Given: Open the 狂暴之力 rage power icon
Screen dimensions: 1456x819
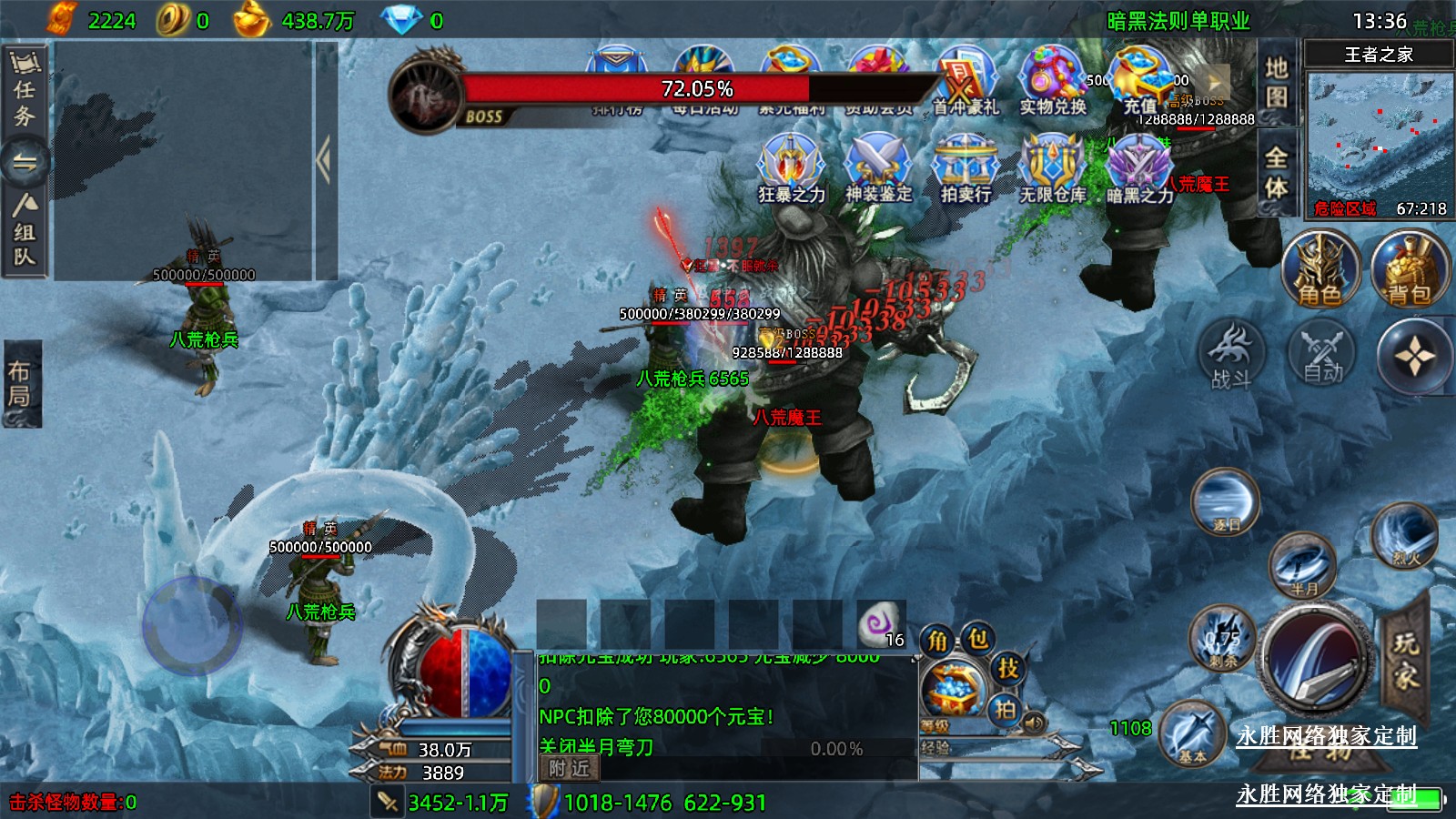Looking at the screenshot, I should (791, 167).
